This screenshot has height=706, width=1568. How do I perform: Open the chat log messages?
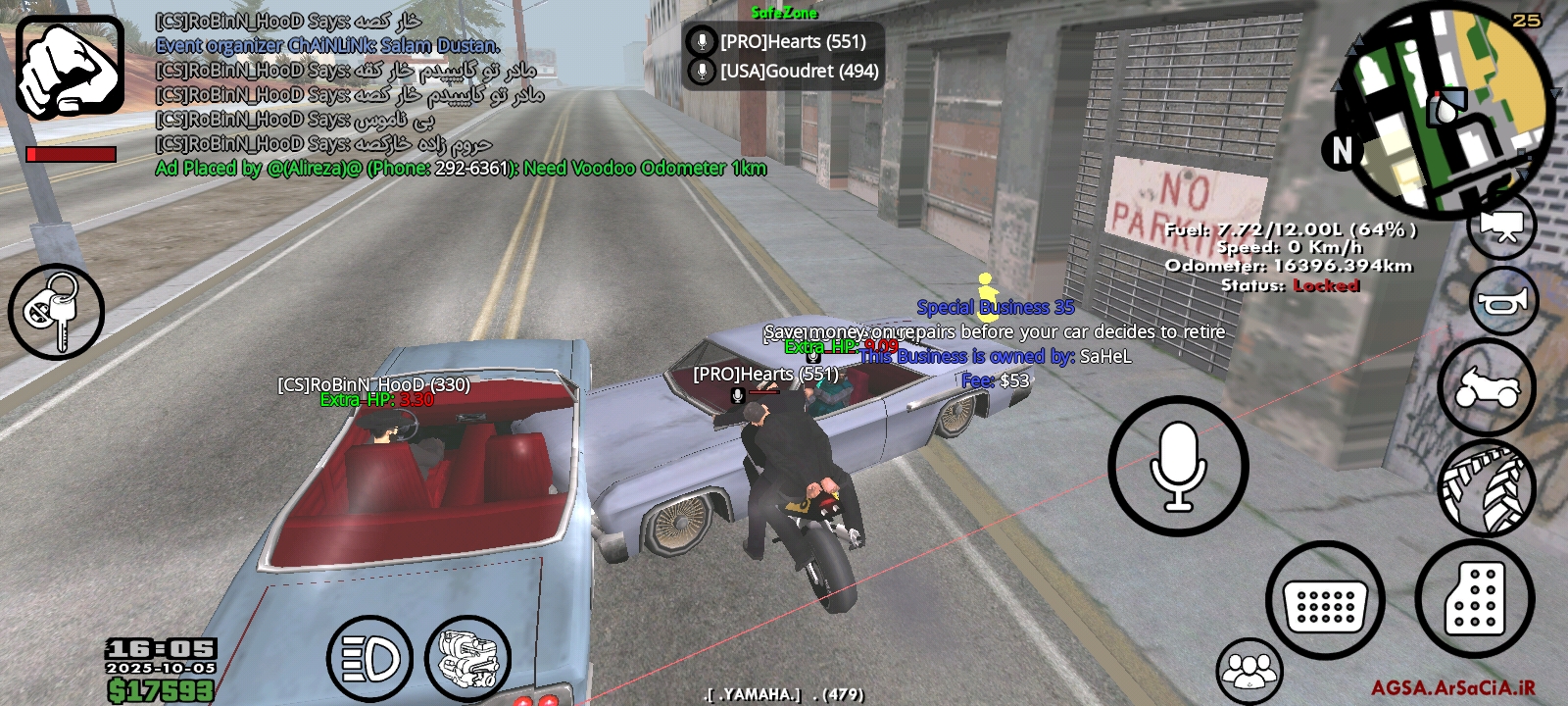(x=392, y=95)
